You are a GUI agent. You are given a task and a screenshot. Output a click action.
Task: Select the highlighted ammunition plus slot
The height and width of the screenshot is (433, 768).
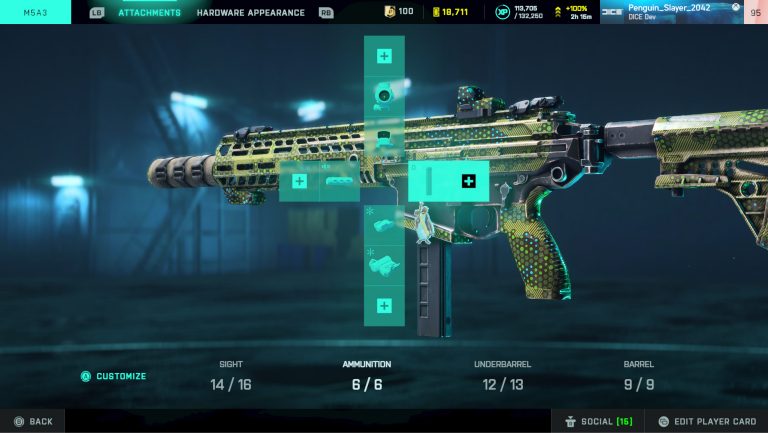(x=468, y=181)
